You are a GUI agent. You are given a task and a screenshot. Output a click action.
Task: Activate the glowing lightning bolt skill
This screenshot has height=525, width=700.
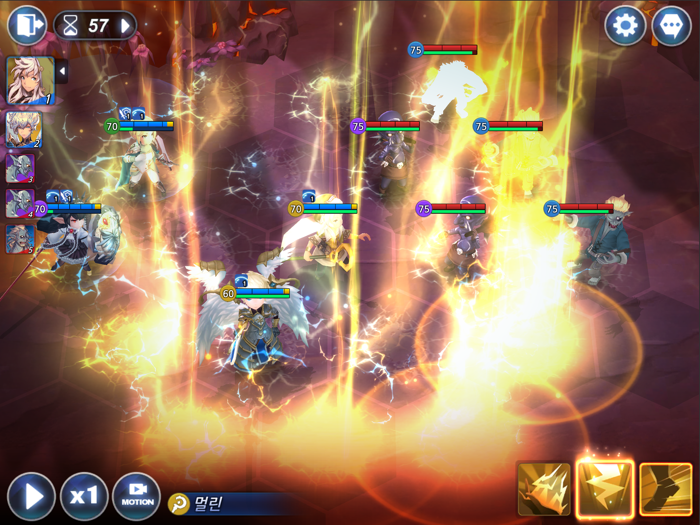click(605, 489)
